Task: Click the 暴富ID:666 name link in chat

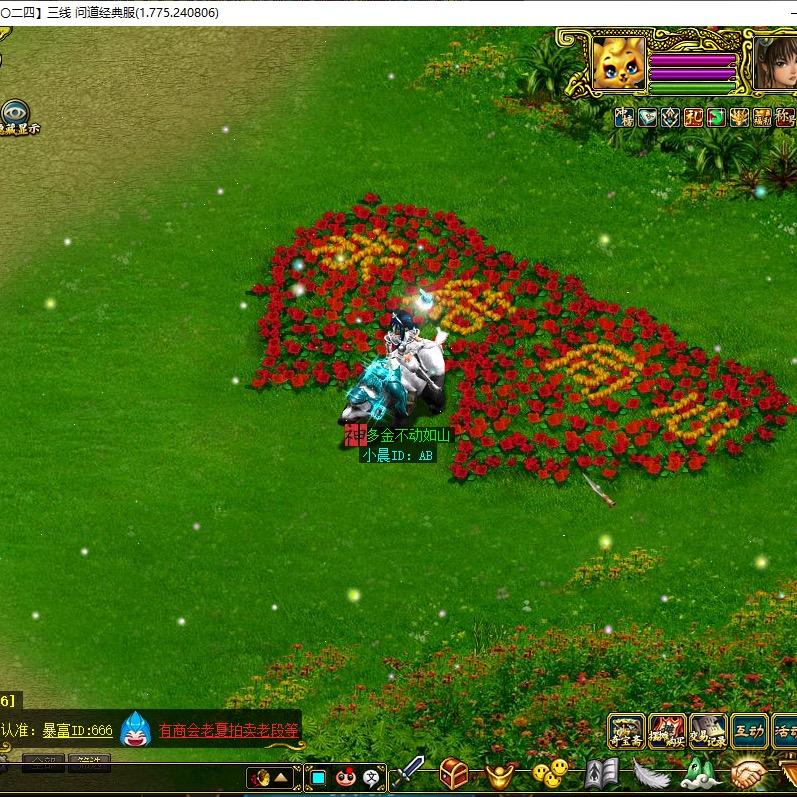Action: [x=77, y=731]
